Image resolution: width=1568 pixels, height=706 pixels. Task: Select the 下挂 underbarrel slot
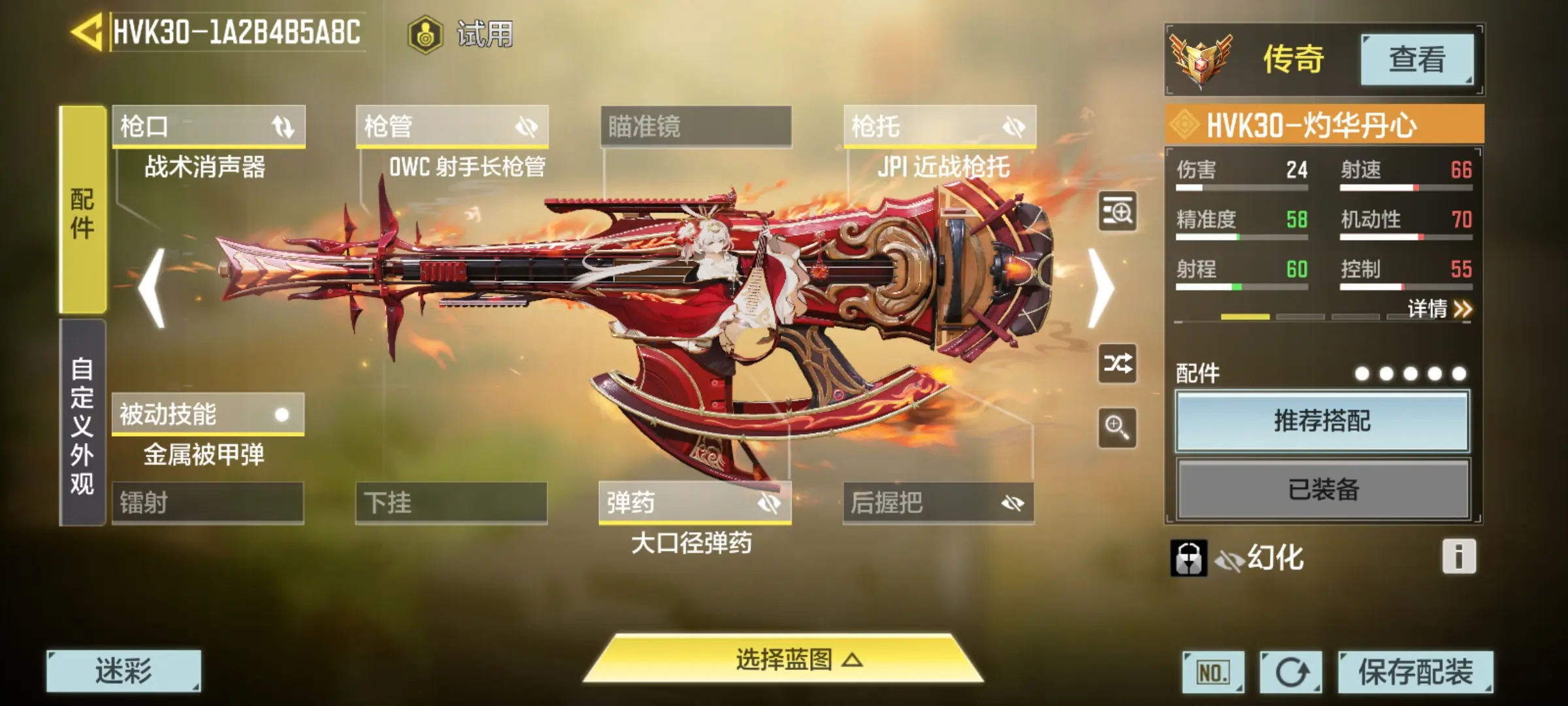point(451,503)
